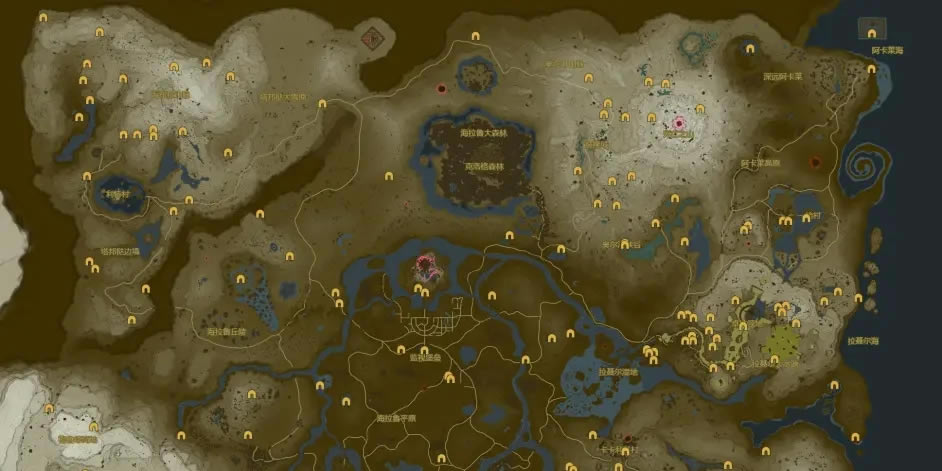Select the shrine marker in the snowy southwest corner
The image size is (942, 471).
pos(48,409)
